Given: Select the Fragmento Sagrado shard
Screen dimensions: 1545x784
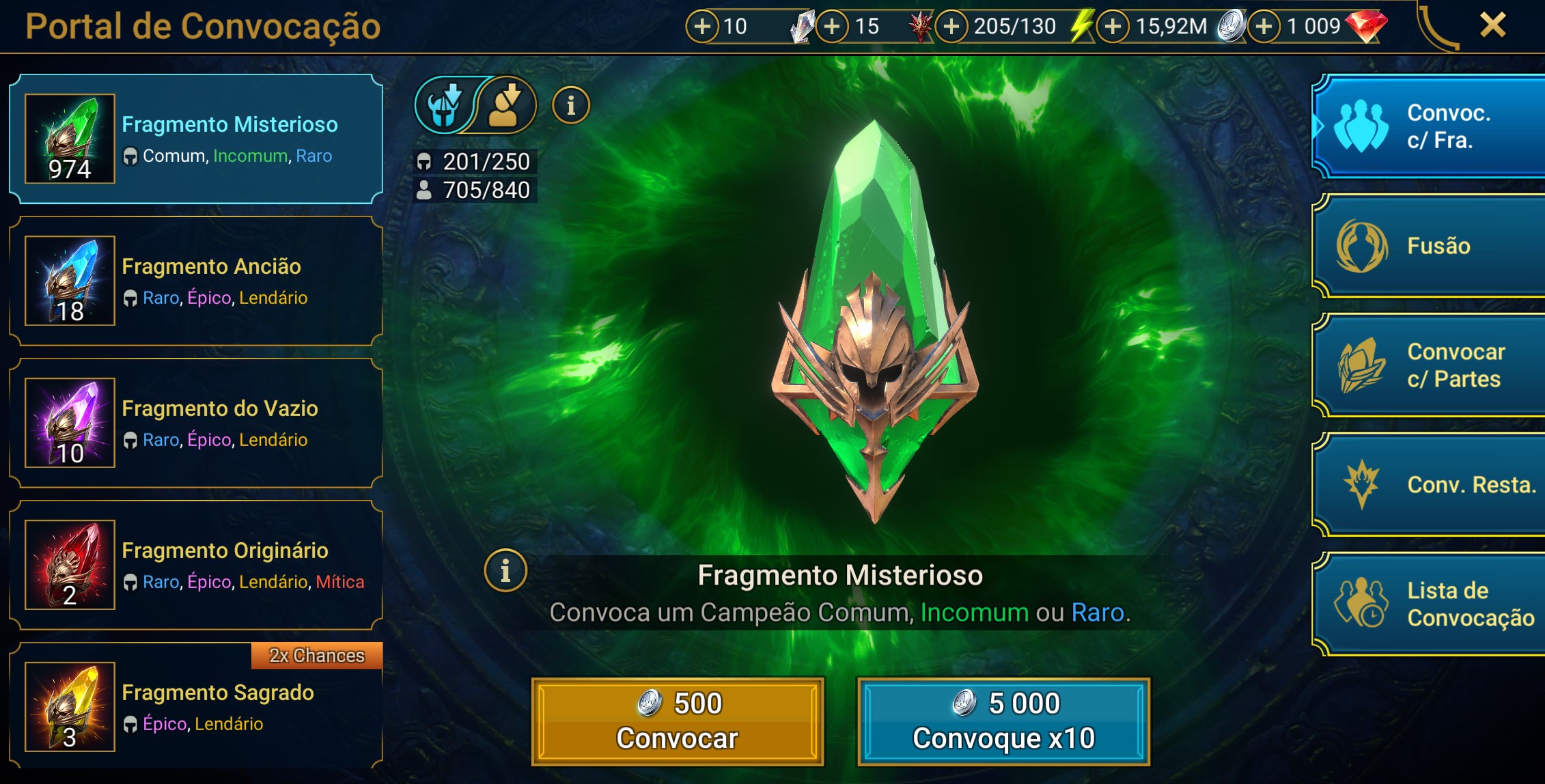Looking at the screenshot, I should [x=195, y=708].
